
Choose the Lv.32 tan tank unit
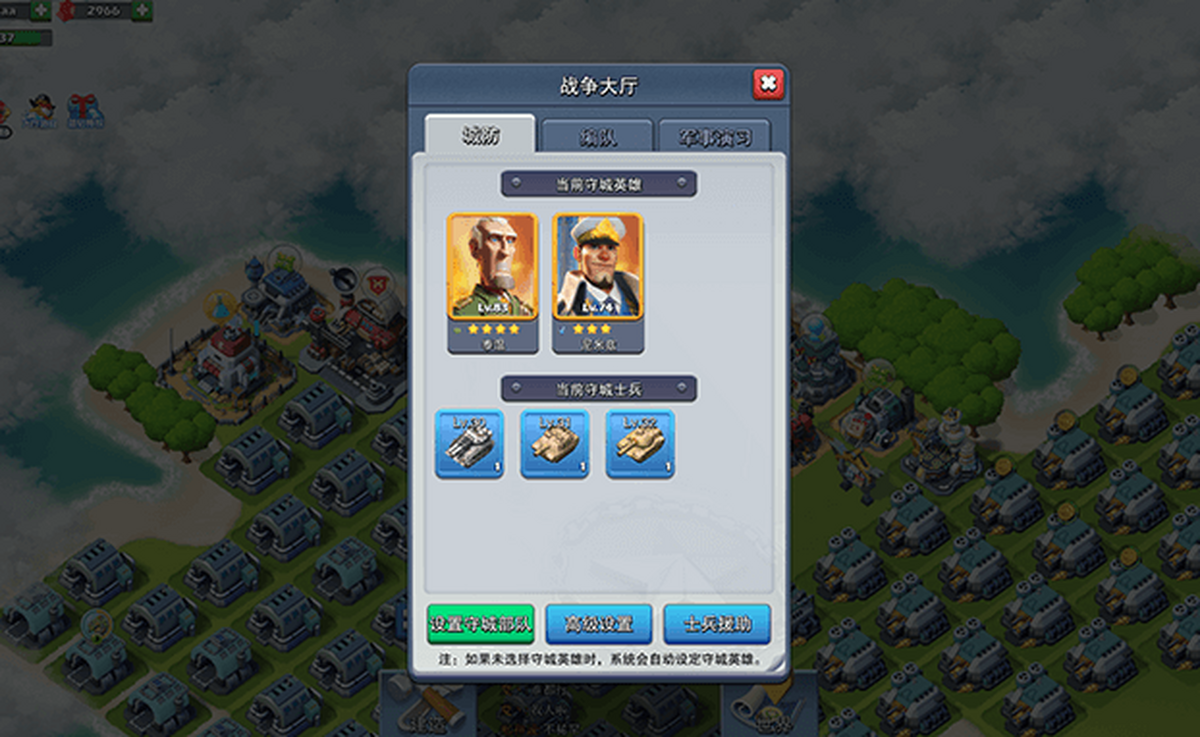640,443
